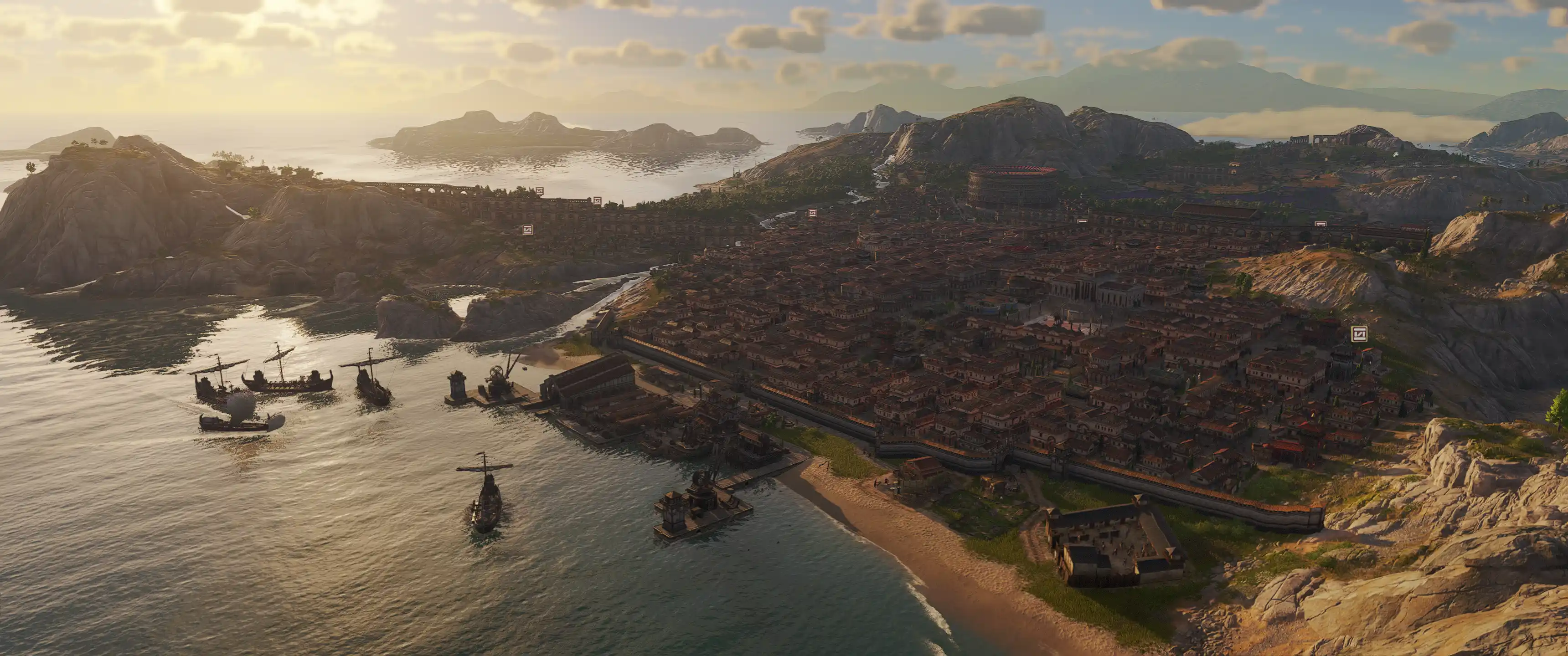Click the largest square building status marker
Screen dimensions: 1568x656
[1359, 333]
